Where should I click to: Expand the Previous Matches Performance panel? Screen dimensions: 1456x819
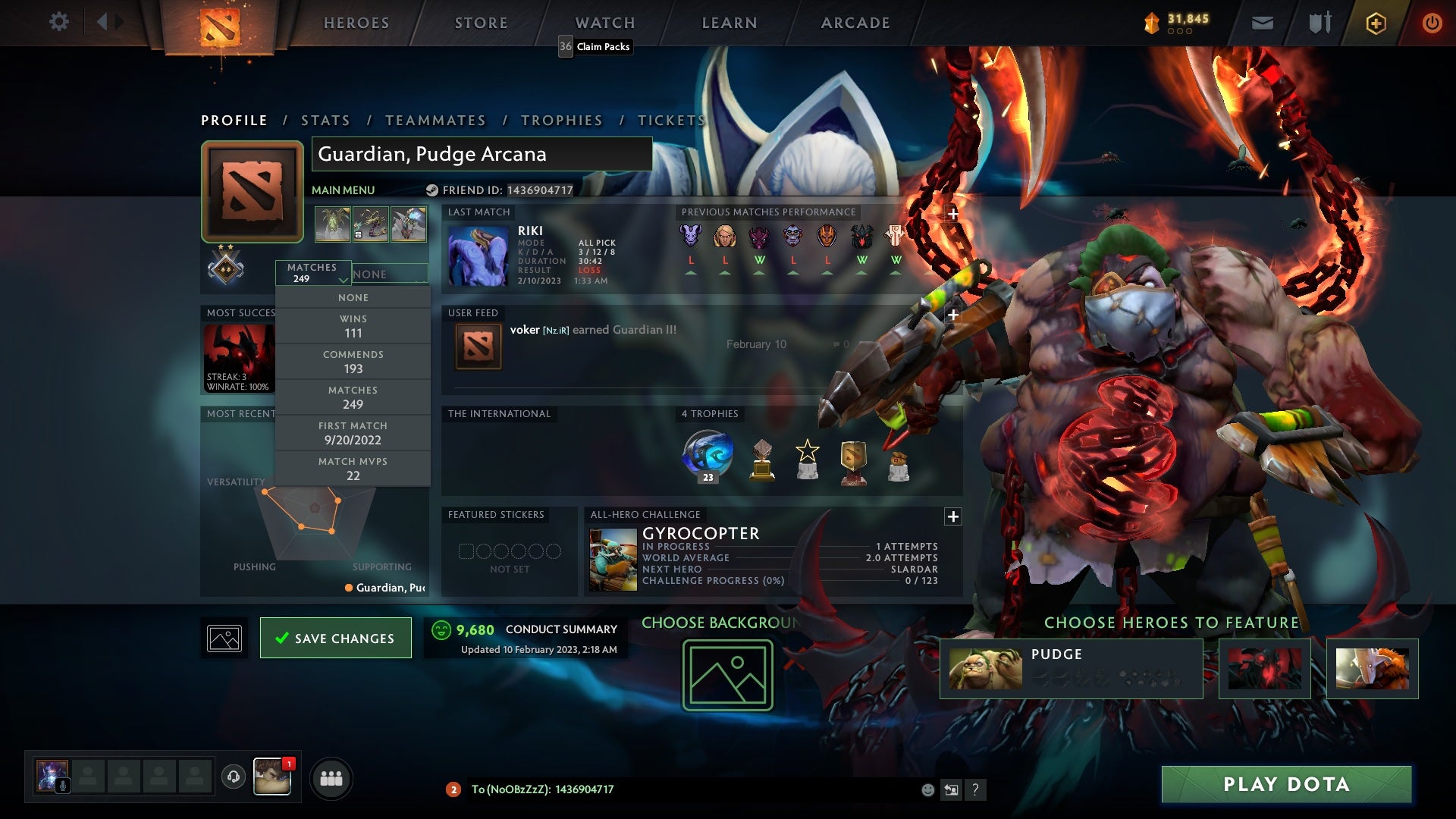(952, 214)
